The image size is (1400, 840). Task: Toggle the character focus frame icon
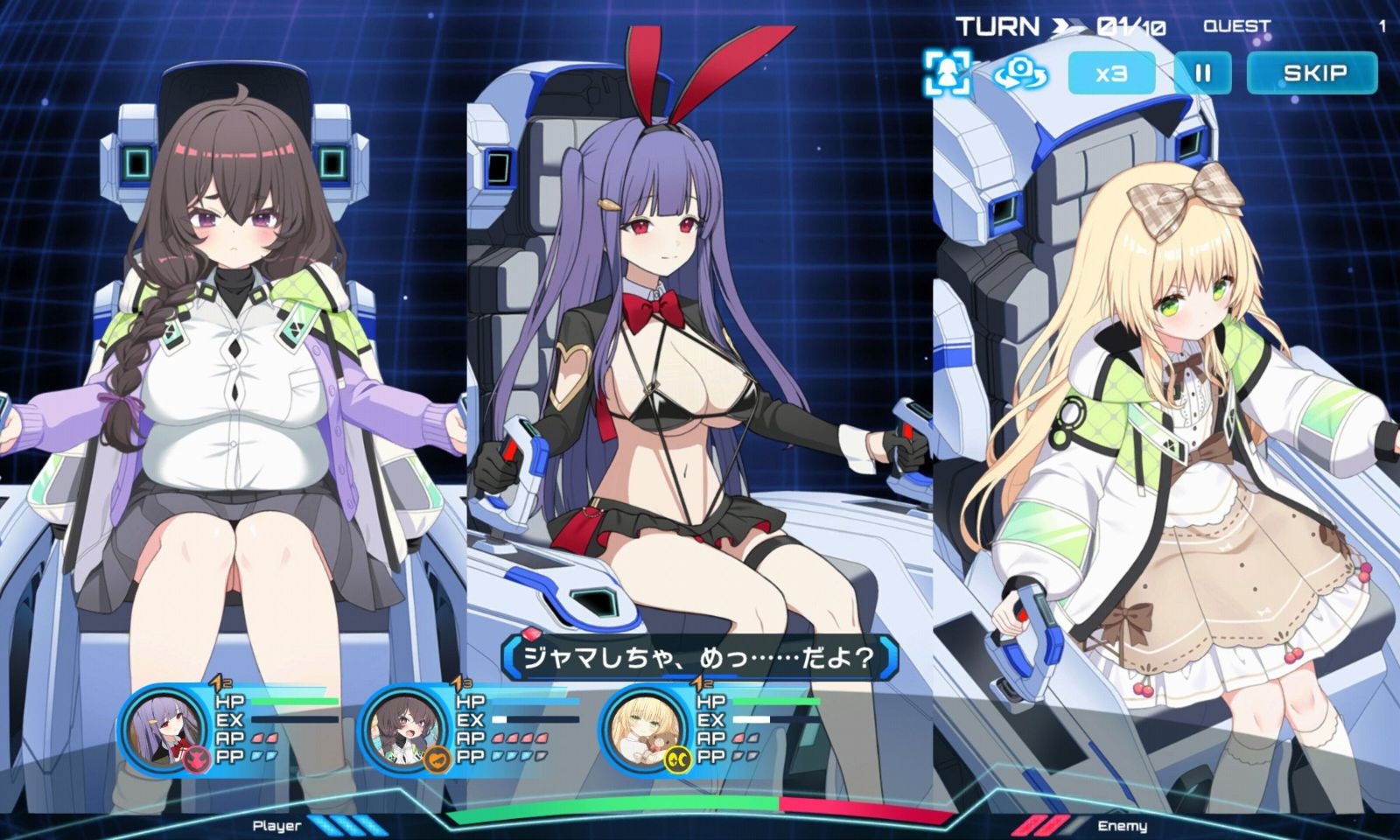tap(947, 72)
